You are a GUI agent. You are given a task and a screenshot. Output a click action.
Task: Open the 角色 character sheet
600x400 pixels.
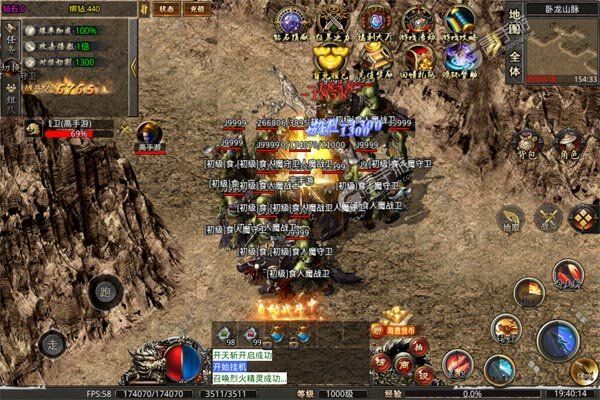pos(568,144)
